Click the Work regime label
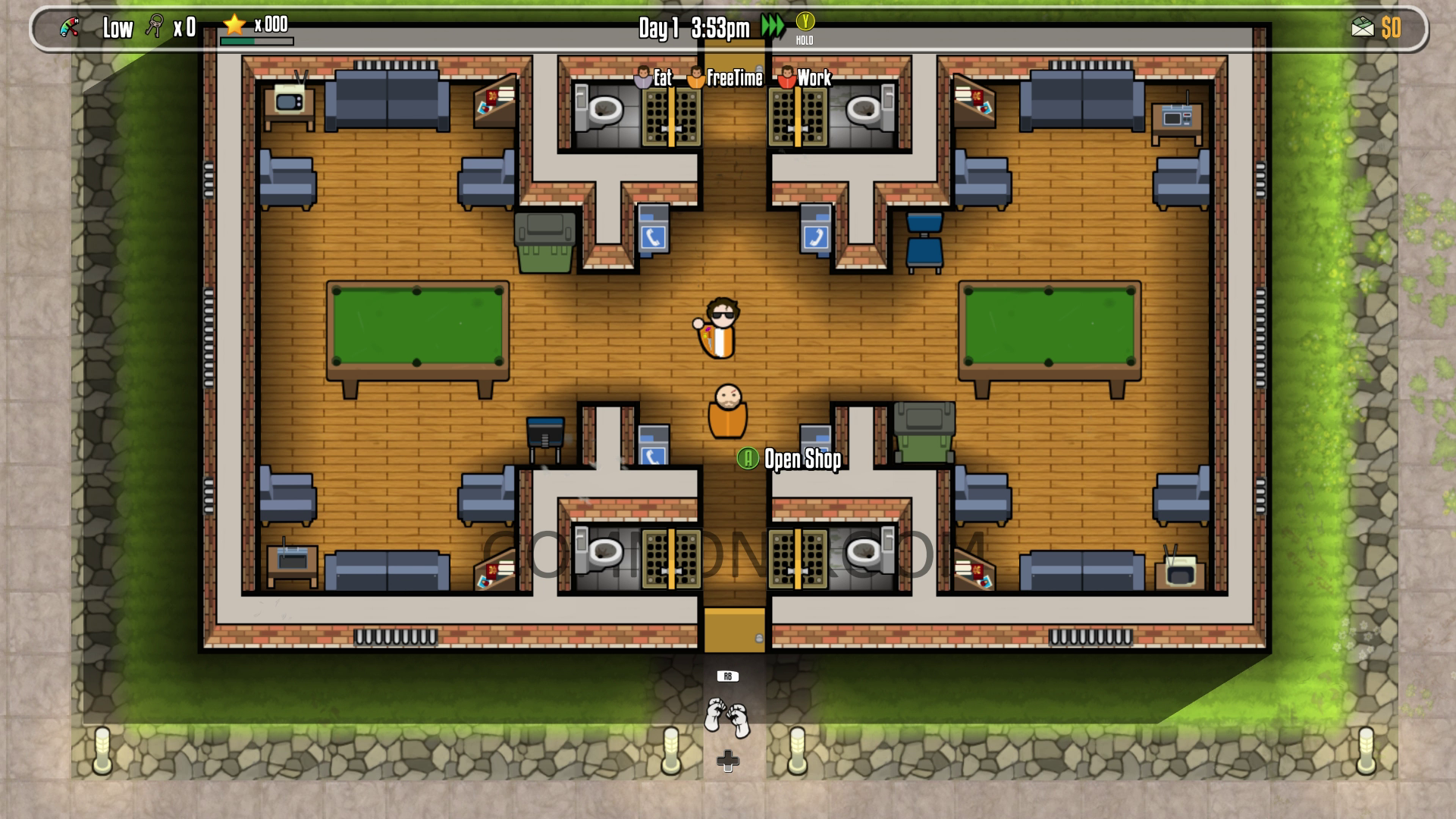The width and height of the screenshot is (1456, 819). (814, 77)
